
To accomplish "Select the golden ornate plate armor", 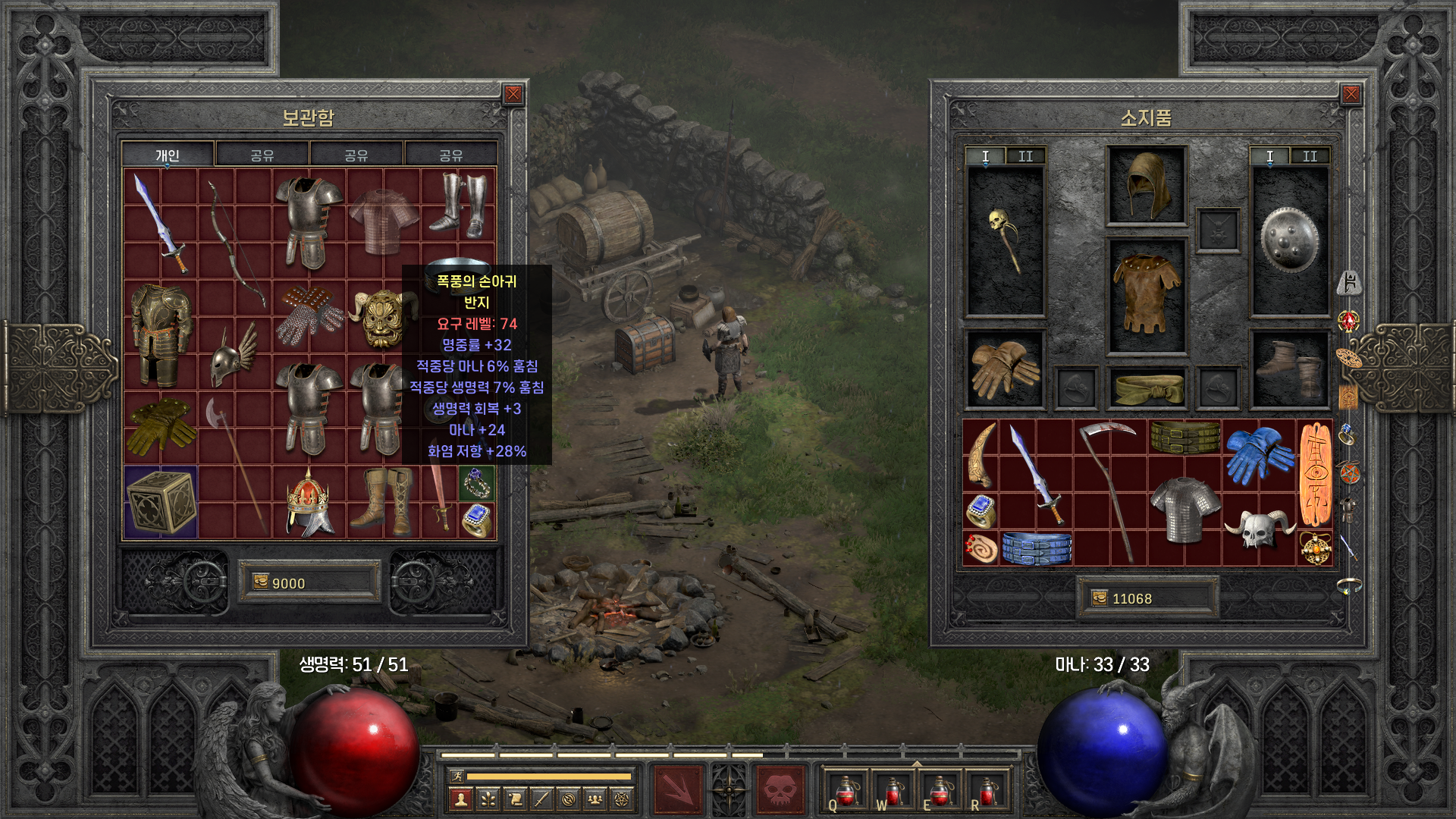I will click(x=161, y=334).
